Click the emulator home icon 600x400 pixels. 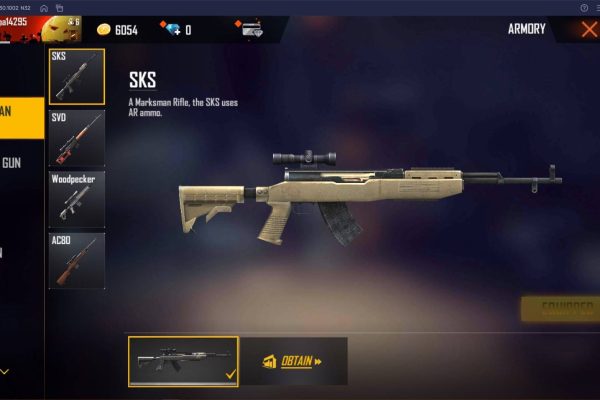tap(45, 7)
